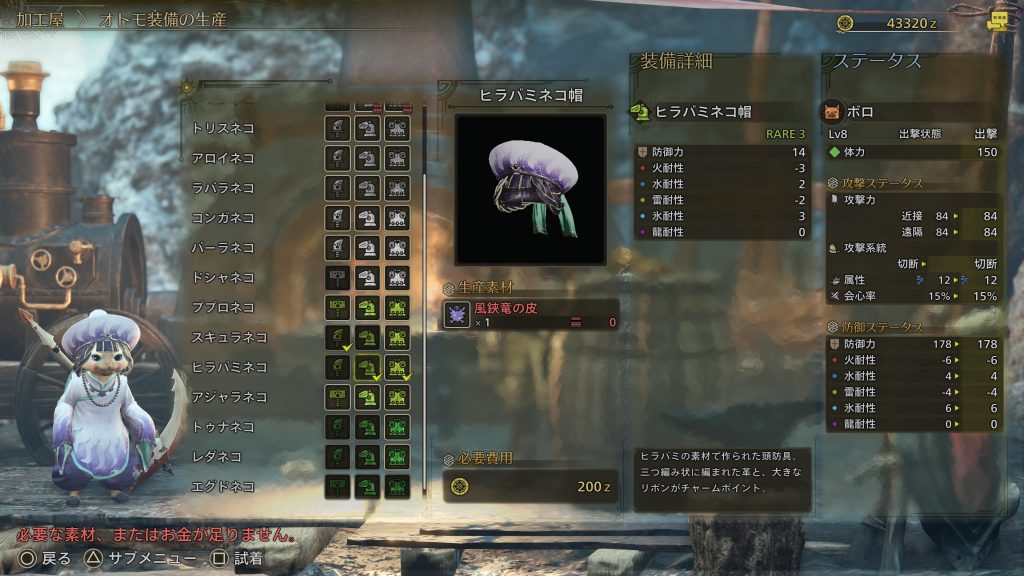Viewport: 1024px width, 576px height.
Task: Select the トリスネコ helmet icon
Action: pyautogui.click(x=368, y=128)
